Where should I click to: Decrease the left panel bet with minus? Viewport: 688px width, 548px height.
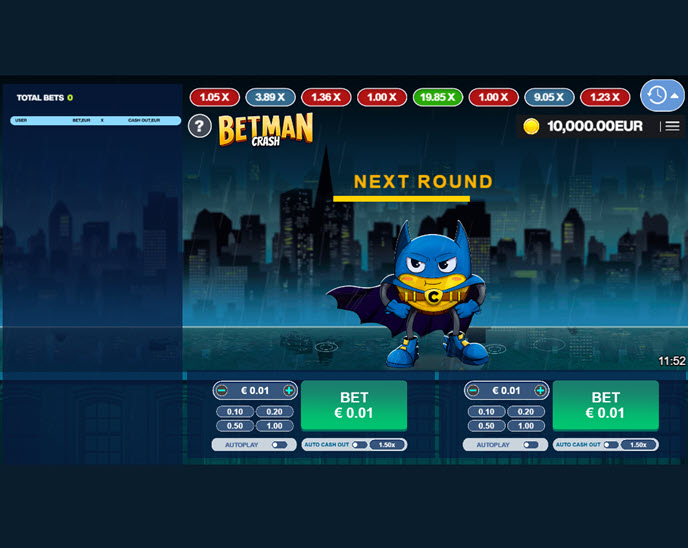(222, 390)
